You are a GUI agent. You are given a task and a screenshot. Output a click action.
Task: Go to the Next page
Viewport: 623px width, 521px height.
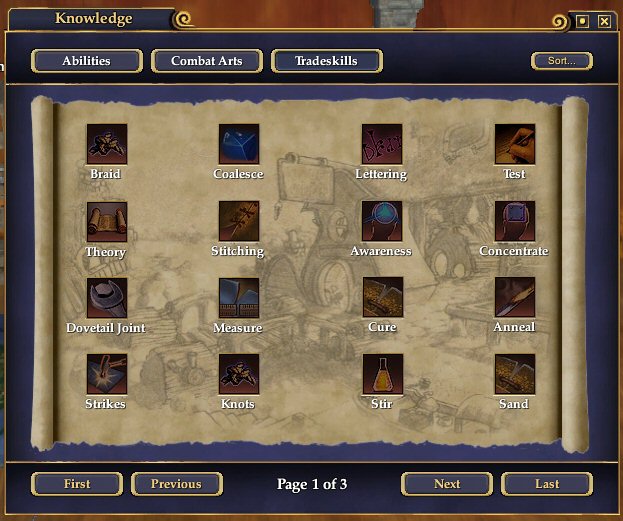(x=447, y=484)
